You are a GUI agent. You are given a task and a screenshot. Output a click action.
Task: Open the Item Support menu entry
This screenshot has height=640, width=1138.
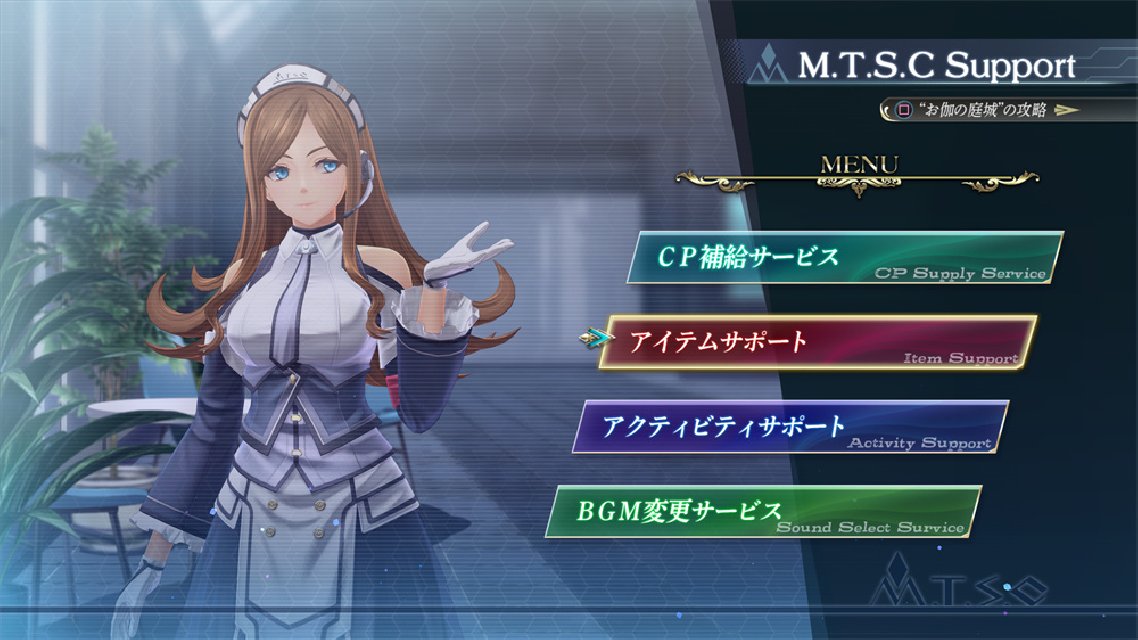817,343
